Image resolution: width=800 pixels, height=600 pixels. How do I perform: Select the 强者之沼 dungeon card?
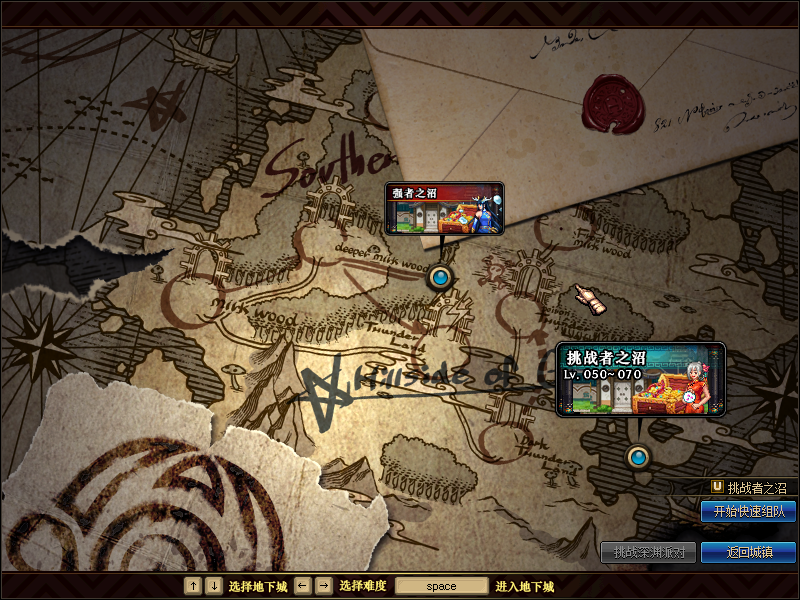(x=444, y=208)
